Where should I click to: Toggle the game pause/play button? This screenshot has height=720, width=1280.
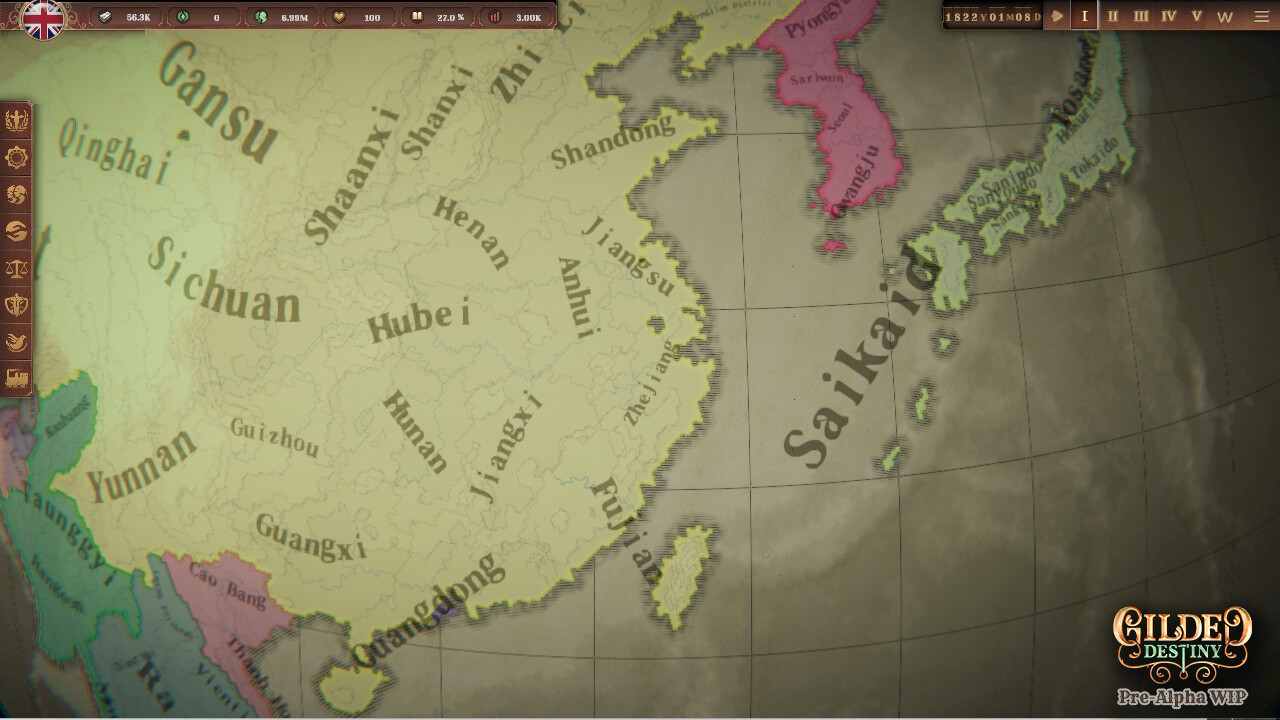pyautogui.click(x=1057, y=16)
